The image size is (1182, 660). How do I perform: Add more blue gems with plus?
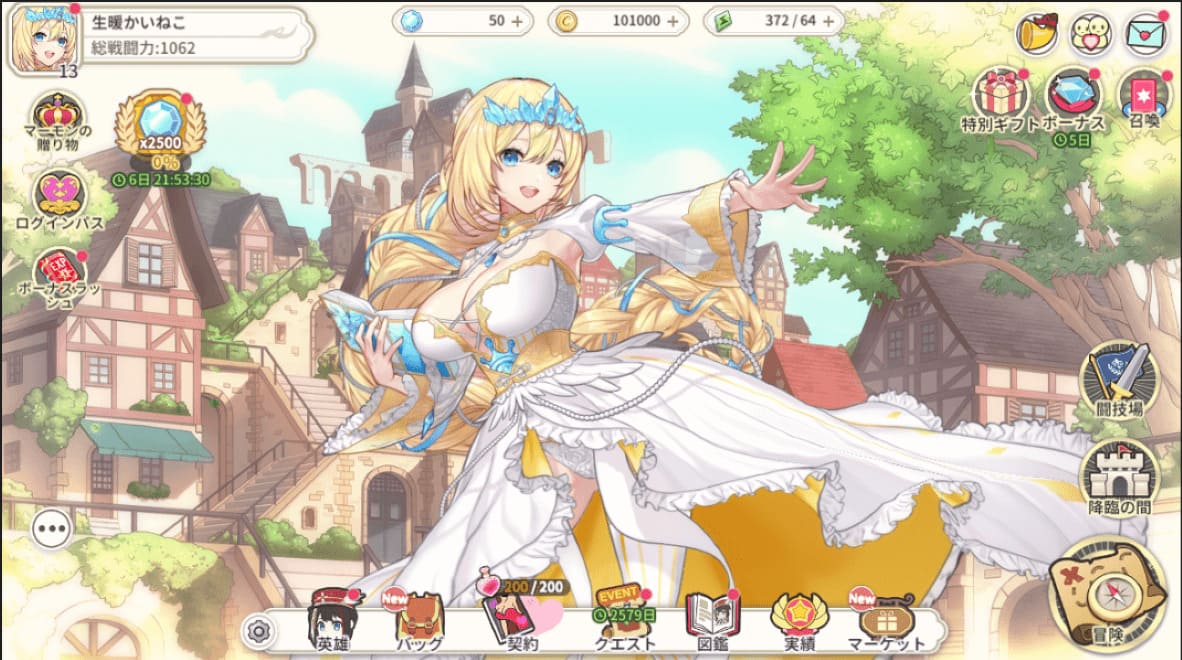click(x=517, y=21)
